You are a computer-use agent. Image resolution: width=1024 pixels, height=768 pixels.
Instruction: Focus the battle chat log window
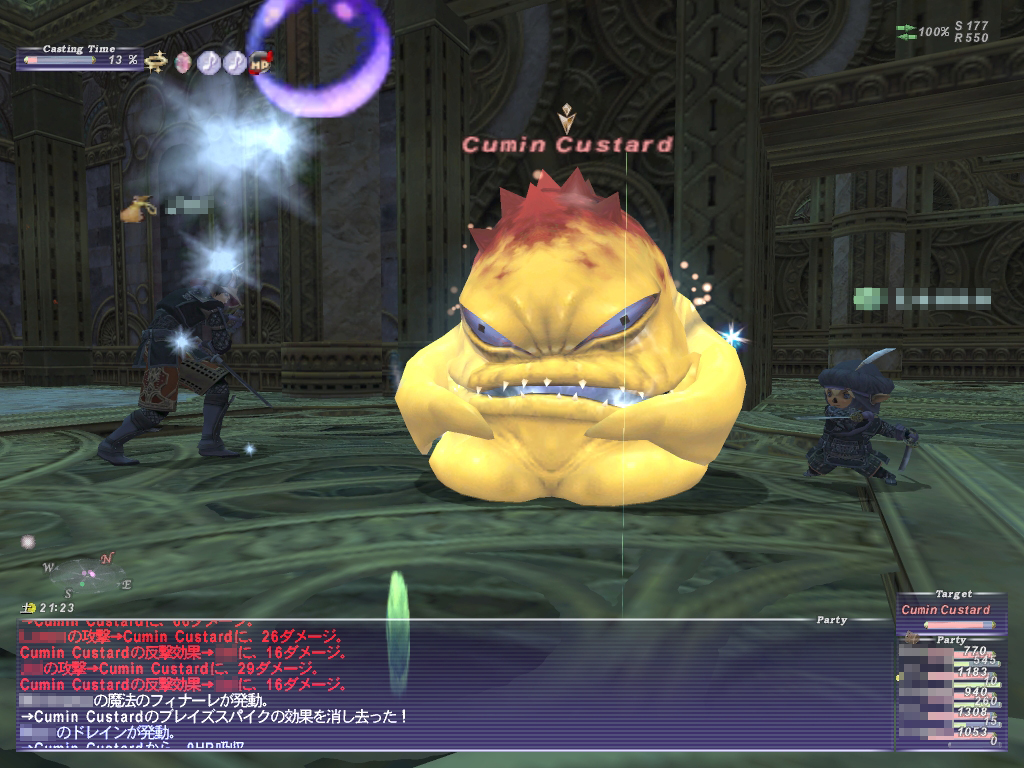point(450,685)
